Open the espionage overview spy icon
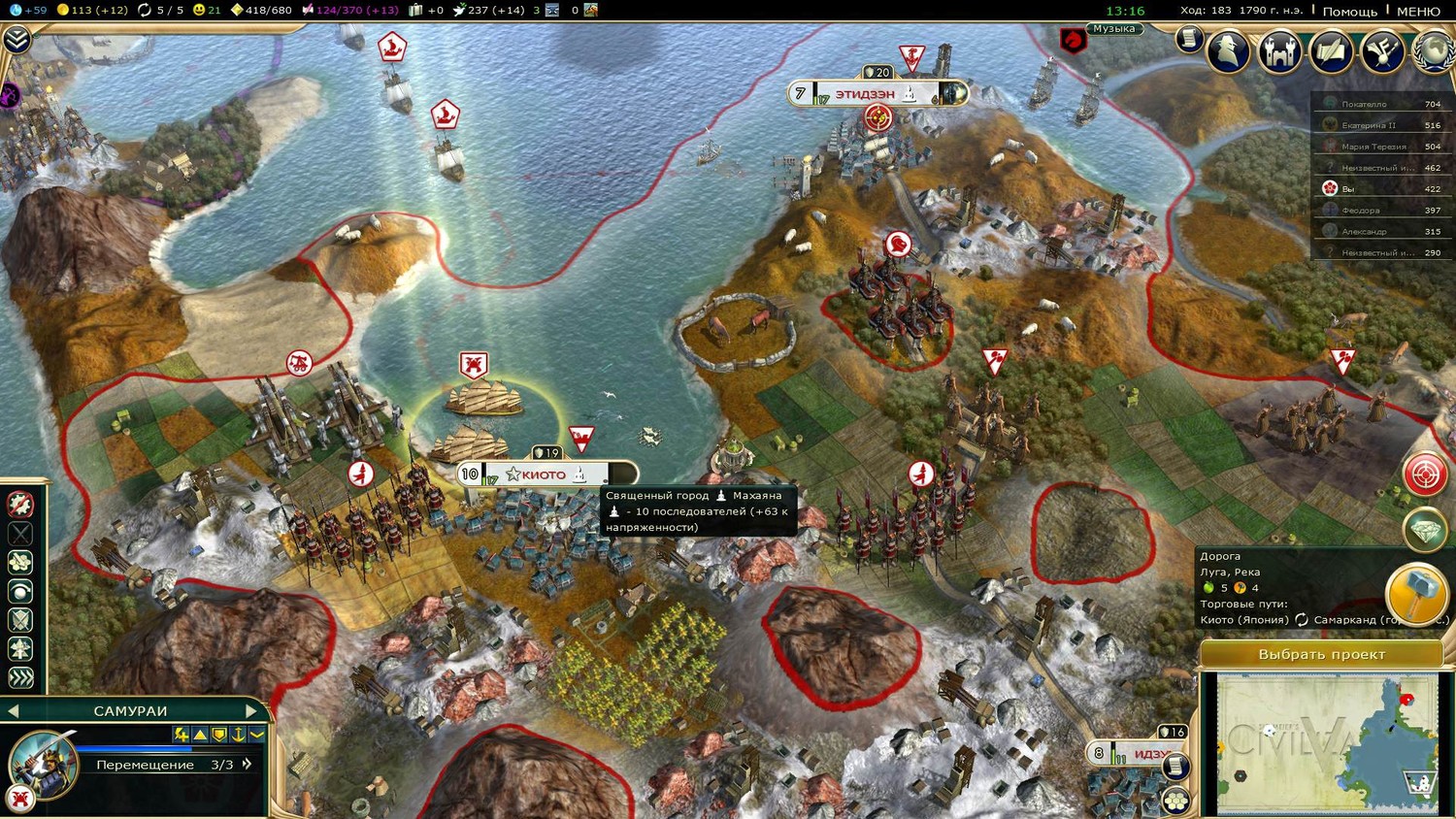 (1228, 50)
